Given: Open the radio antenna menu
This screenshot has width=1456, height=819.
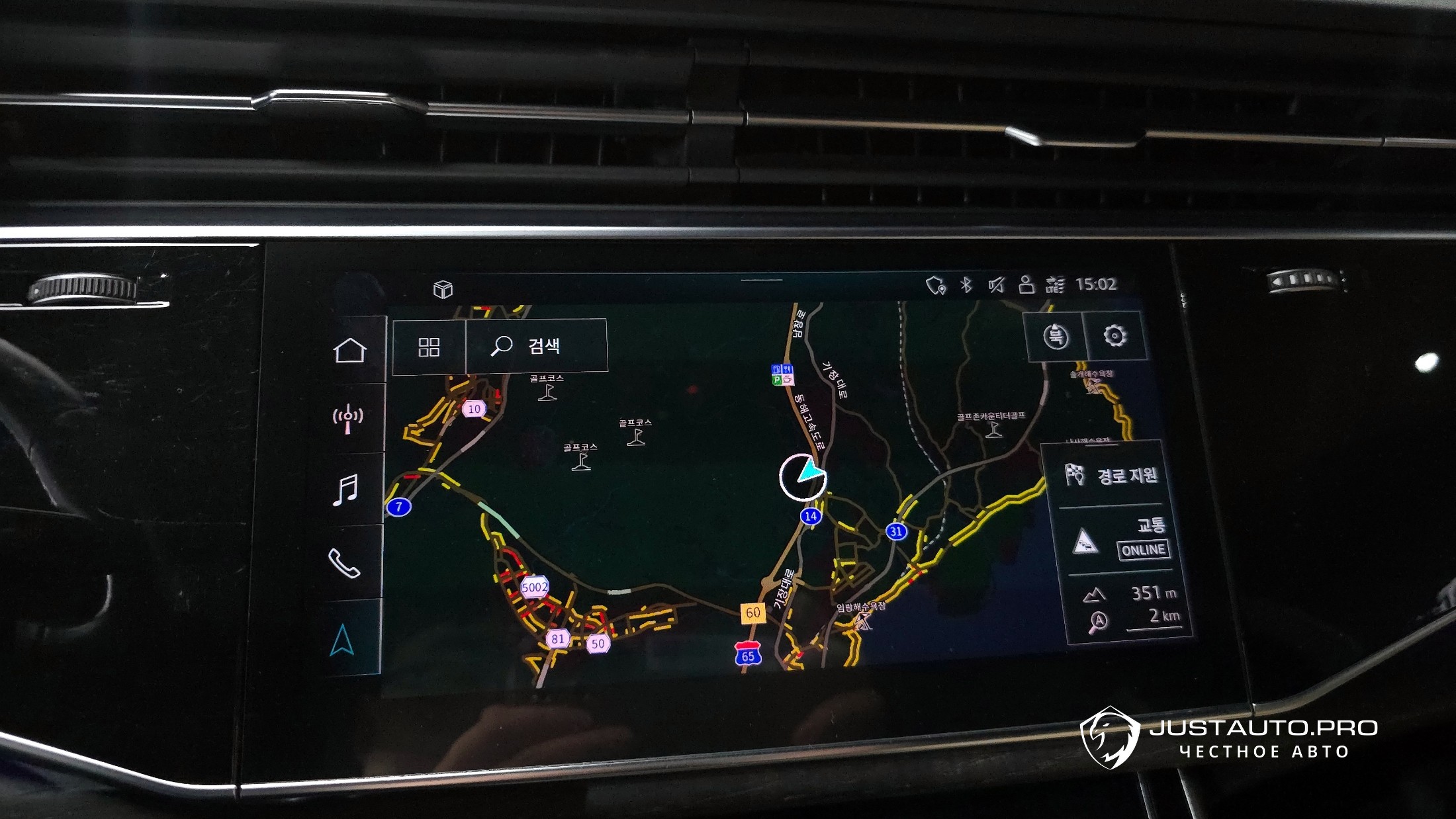Looking at the screenshot, I should [348, 418].
